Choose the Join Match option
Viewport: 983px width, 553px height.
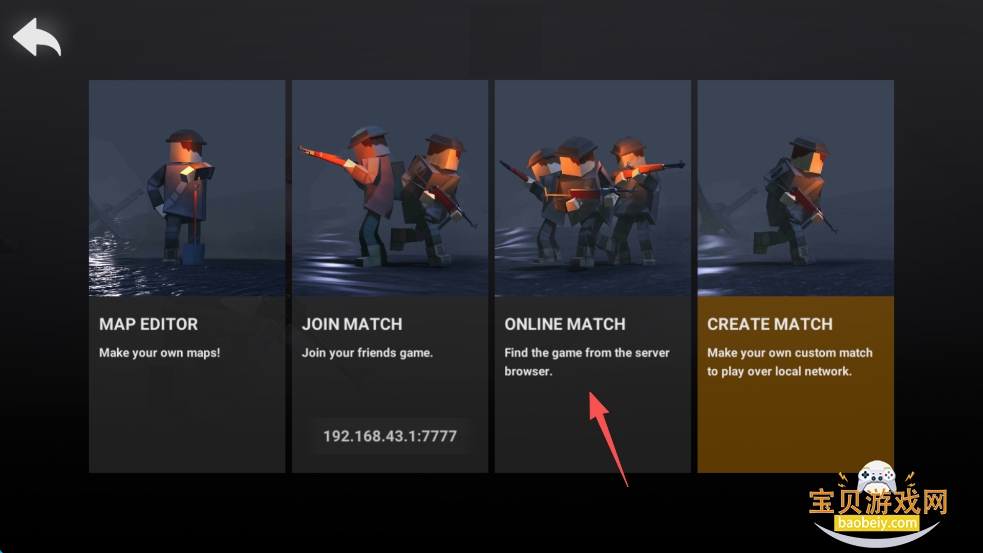tap(389, 250)
